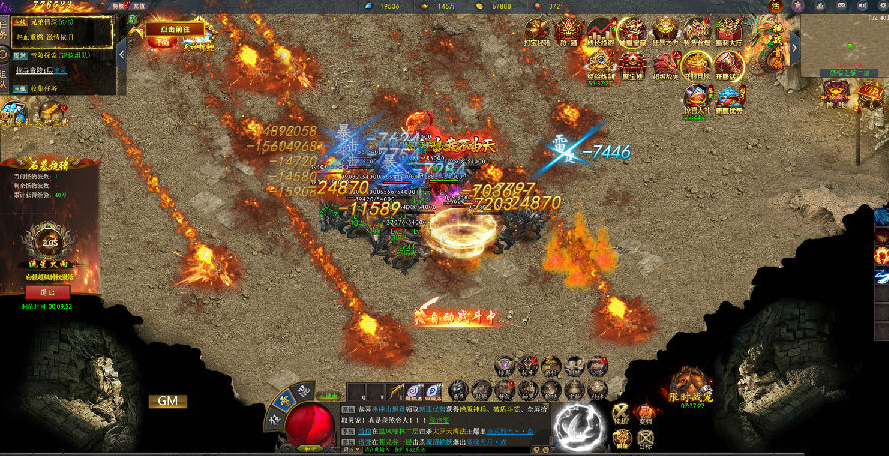Click the red exit button under the meteor panel

point(47,292)
